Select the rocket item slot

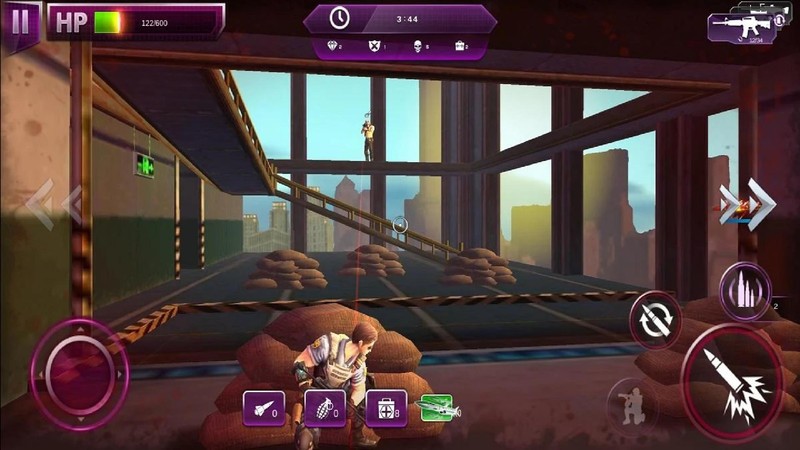click(x=264, y=408)
